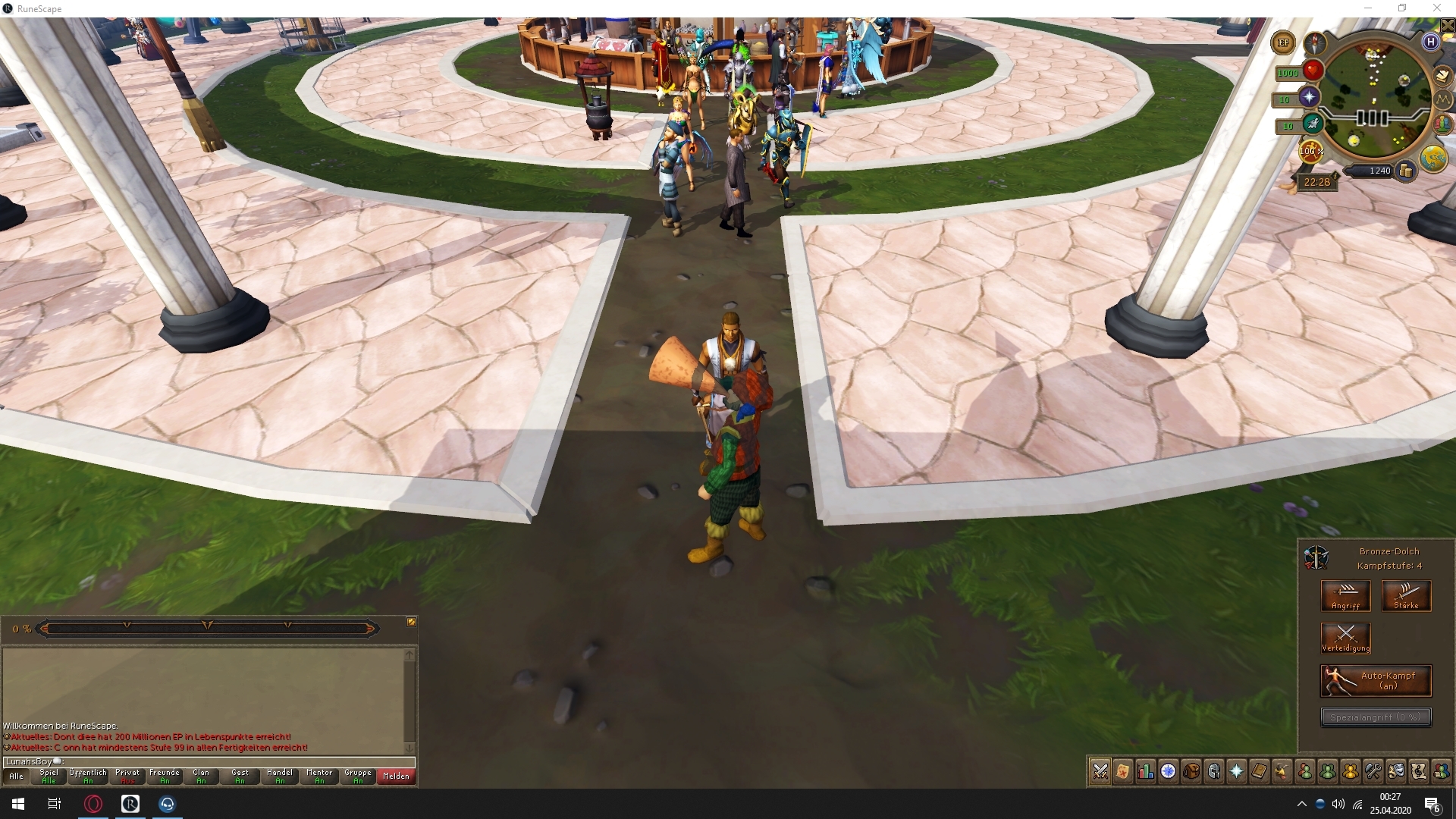Viewport: 1456px width, 819px height.
Task: Toggle the Handel chat filter
Action: point(280,775)
